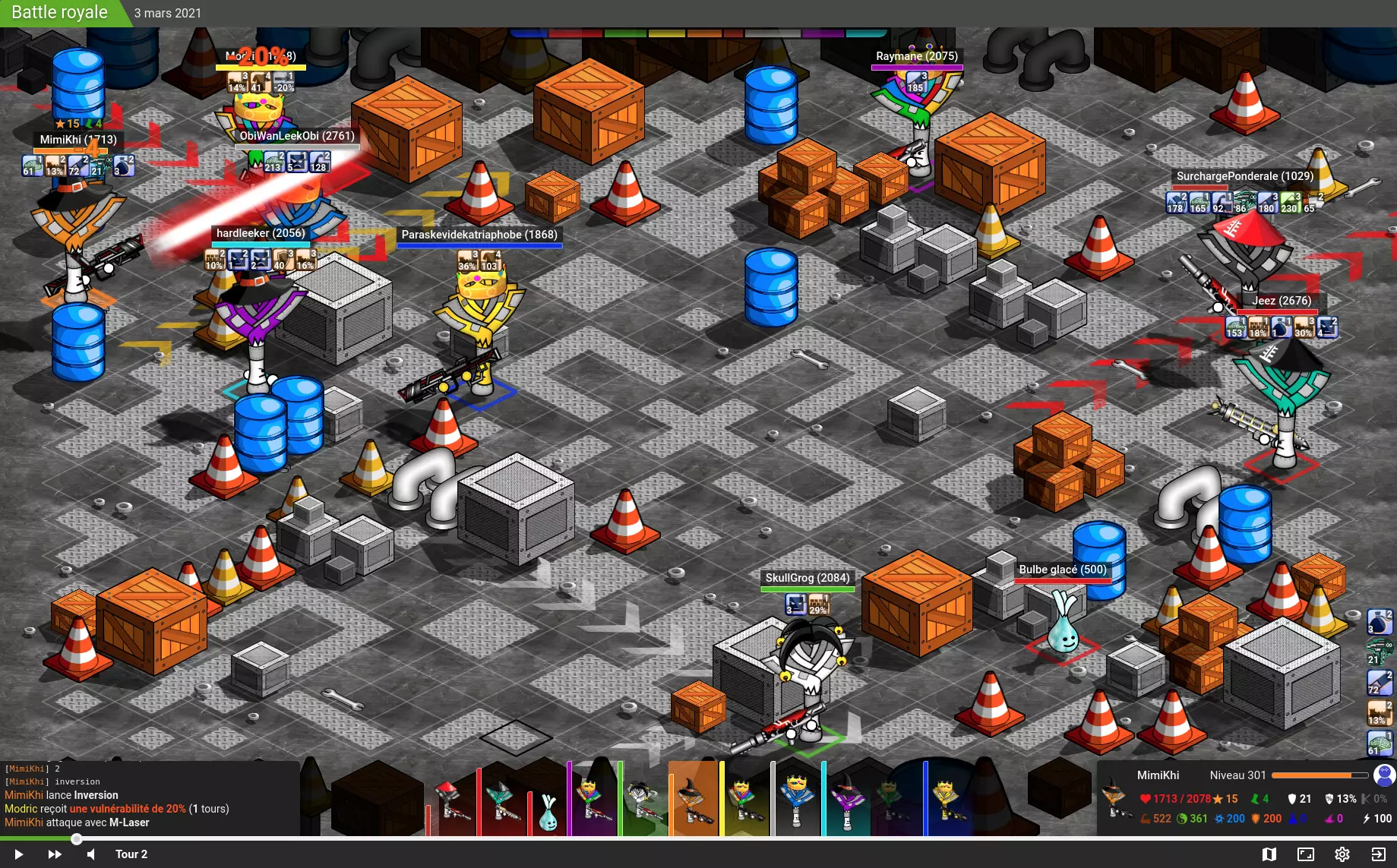Click the play button in the replay bar
Screen dimensions: 1397x868
19,854
